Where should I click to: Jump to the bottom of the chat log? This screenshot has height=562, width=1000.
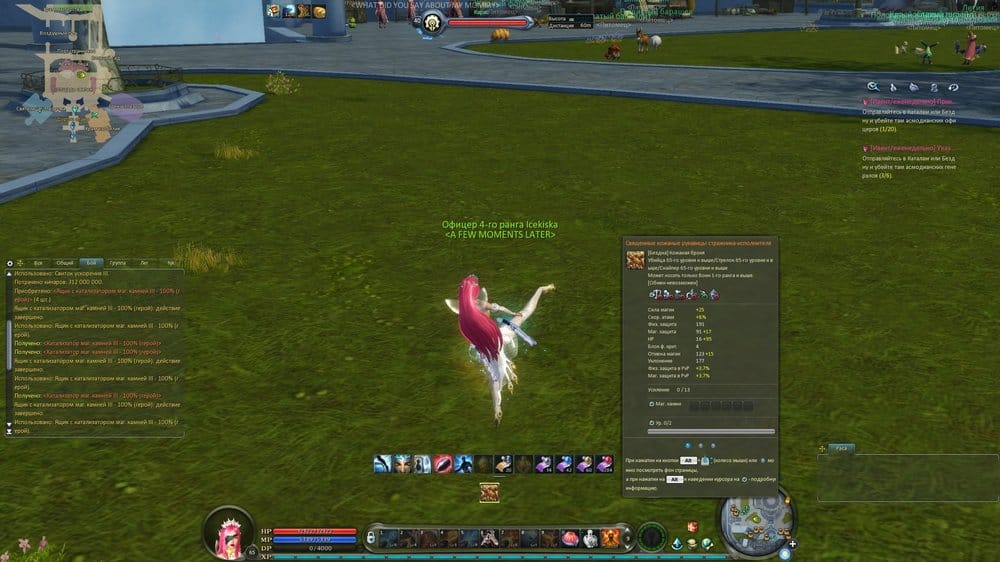[x=10, y=431]
